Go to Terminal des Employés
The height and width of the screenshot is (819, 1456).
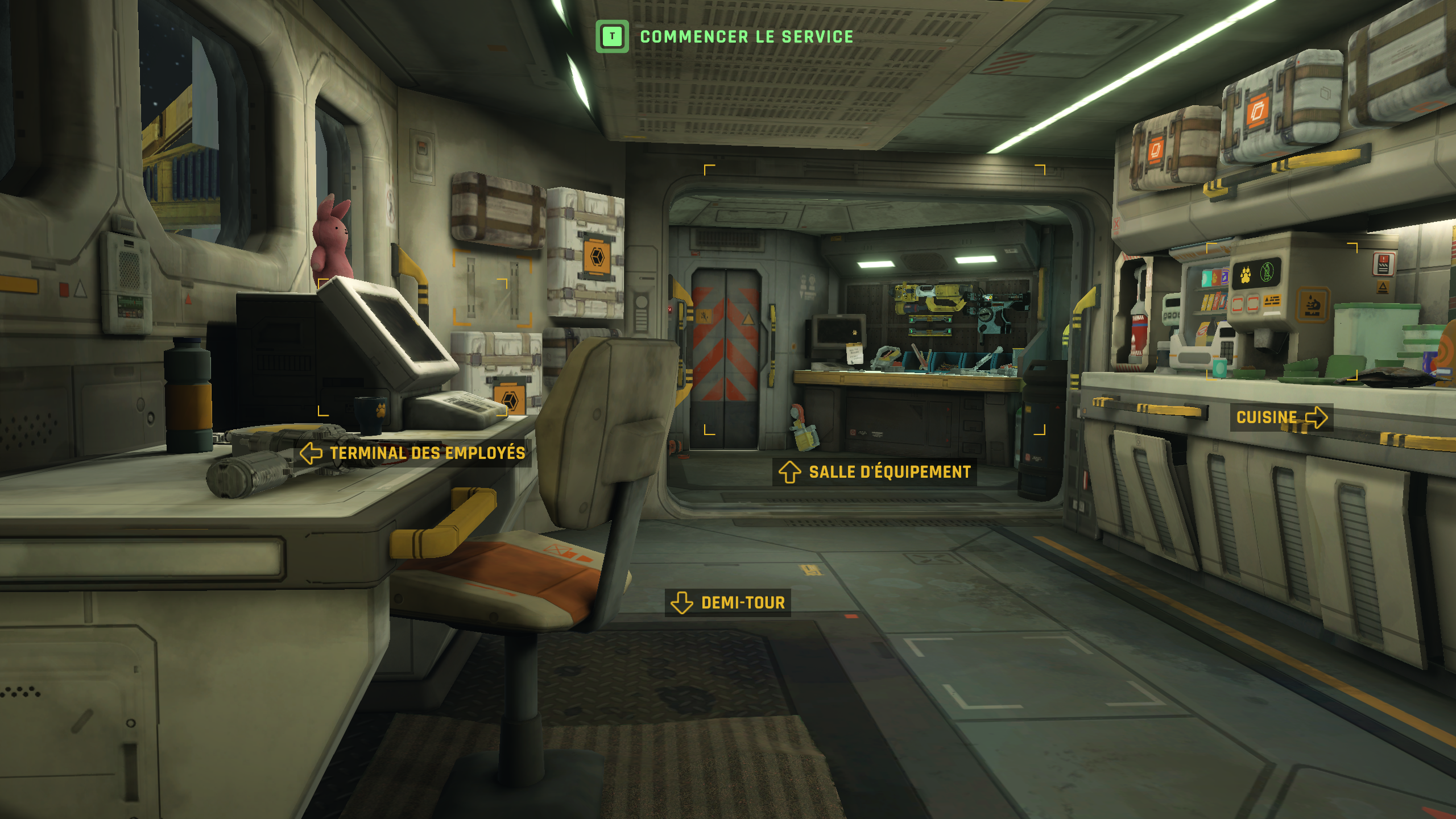click(415, 453)
